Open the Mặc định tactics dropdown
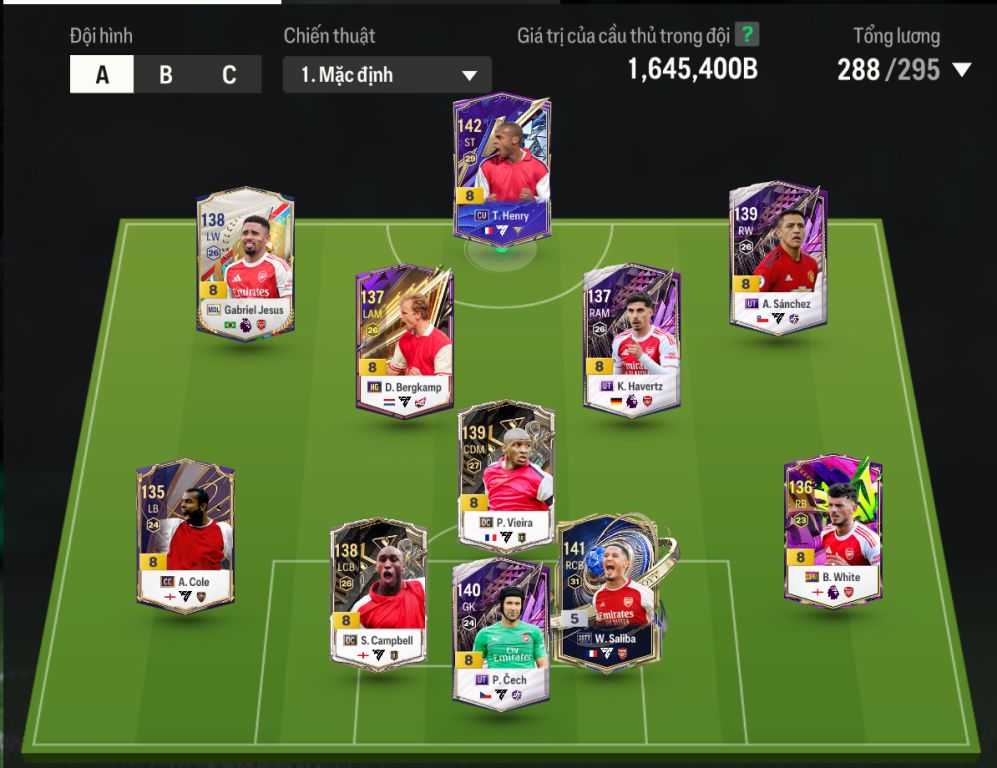Viewport: 997px width, 768px height. [x=387, y=75]
